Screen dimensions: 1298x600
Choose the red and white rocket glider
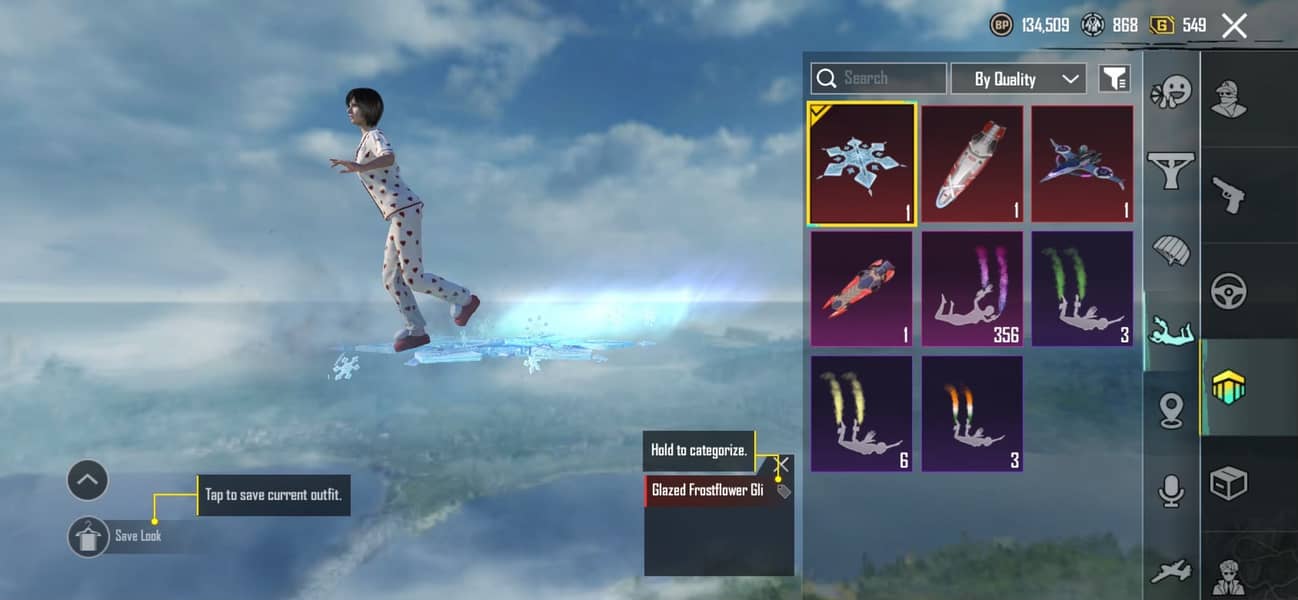[x=972, y=164]
